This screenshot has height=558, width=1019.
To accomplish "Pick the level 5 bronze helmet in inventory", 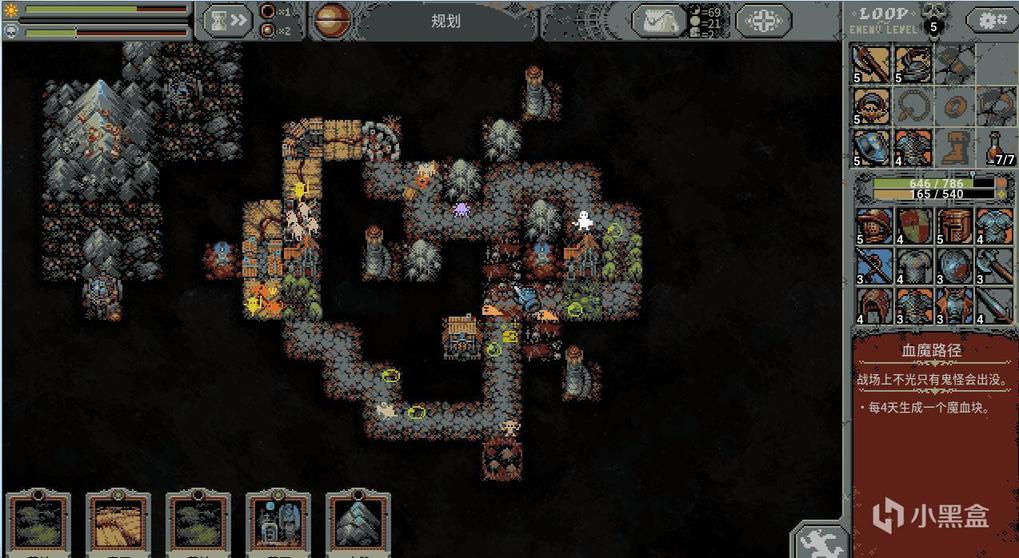I will click(871, 226).
